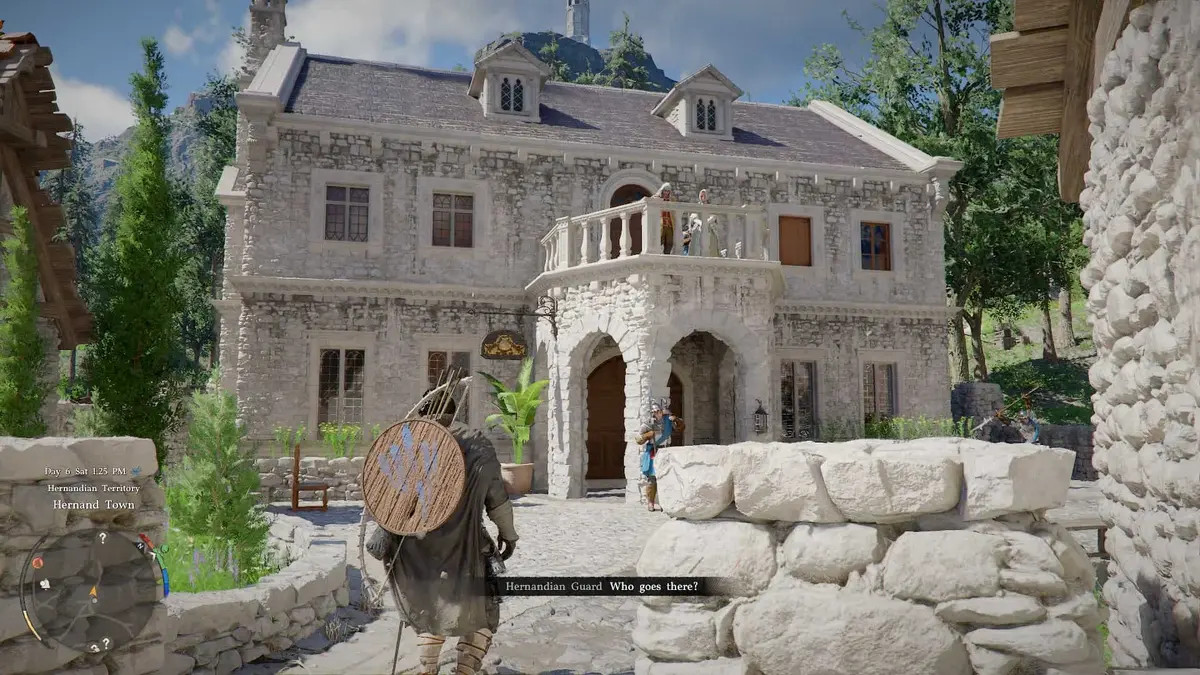This screenshot has height=675, width=1200.
Task: Open the circular minimap
Action: click(92, 590)
